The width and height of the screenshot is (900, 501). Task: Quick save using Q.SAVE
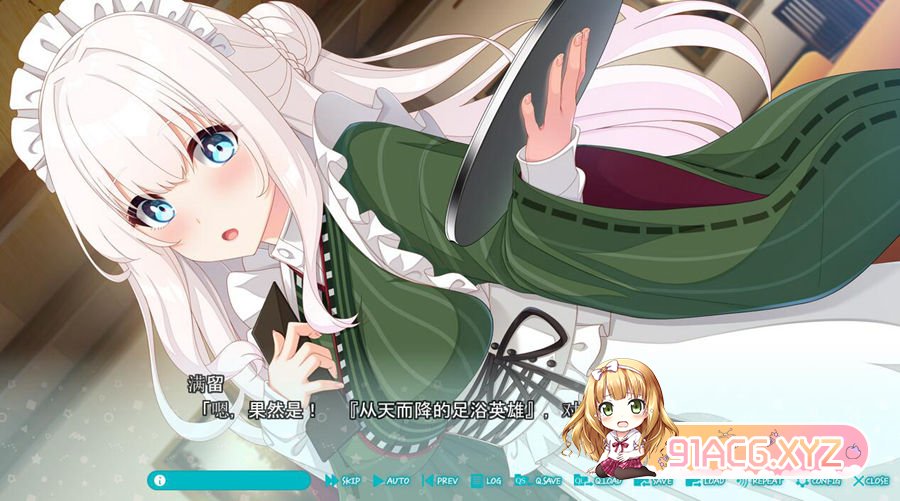pyautogui.click(x=539, y=481)
